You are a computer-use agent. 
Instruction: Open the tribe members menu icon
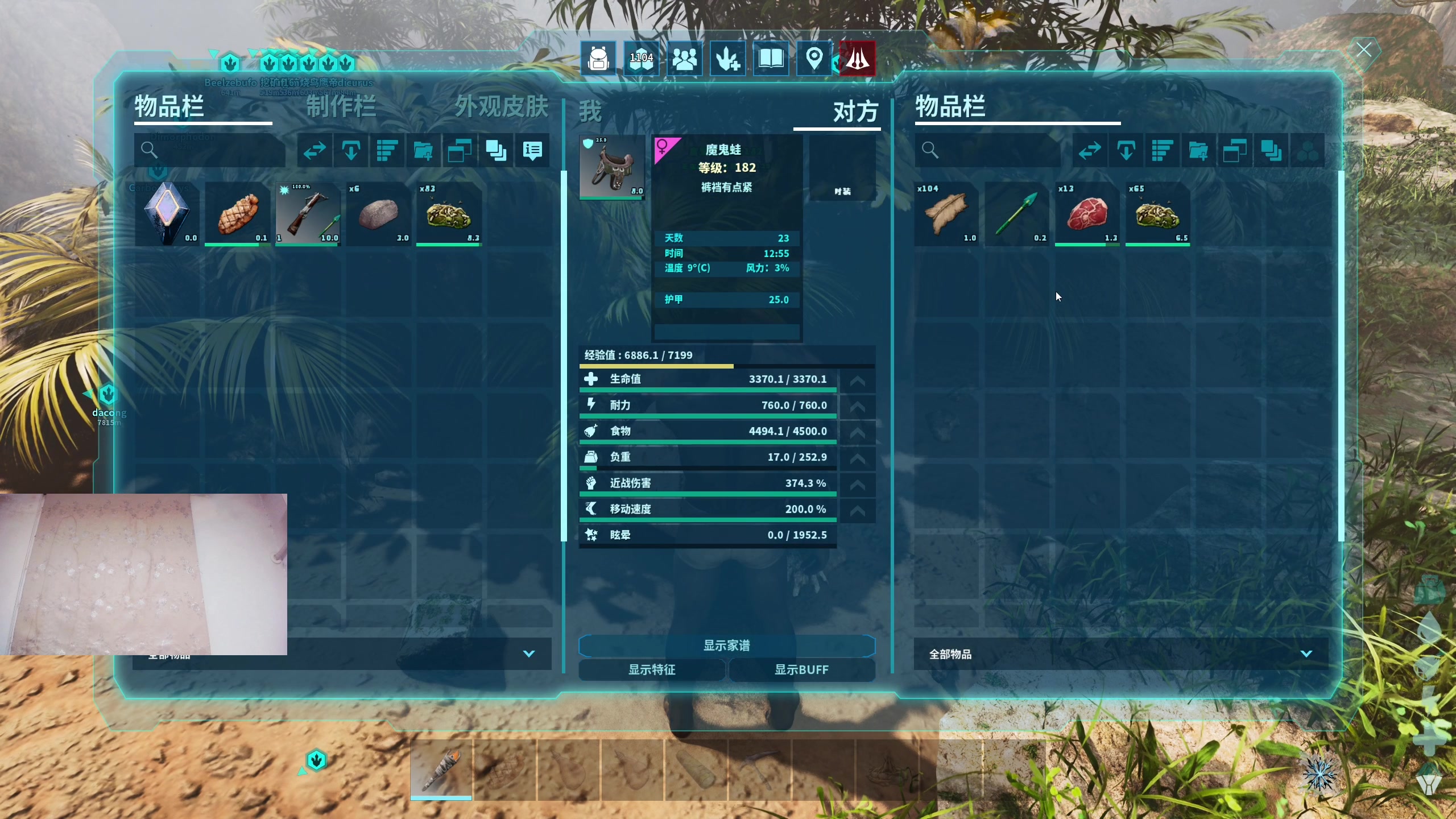(684, 59)
